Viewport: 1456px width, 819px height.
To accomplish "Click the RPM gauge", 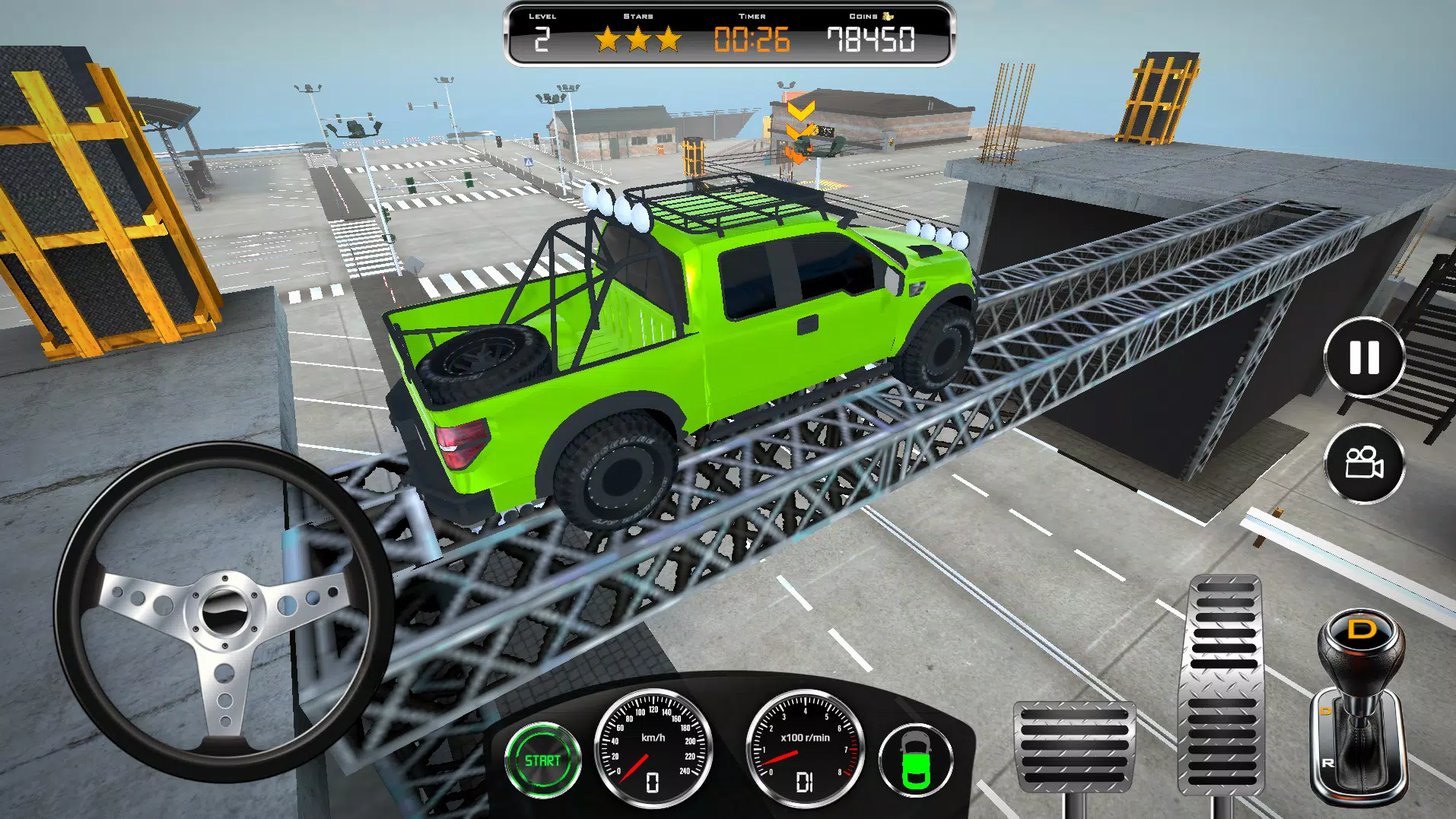I will (802, 749).
